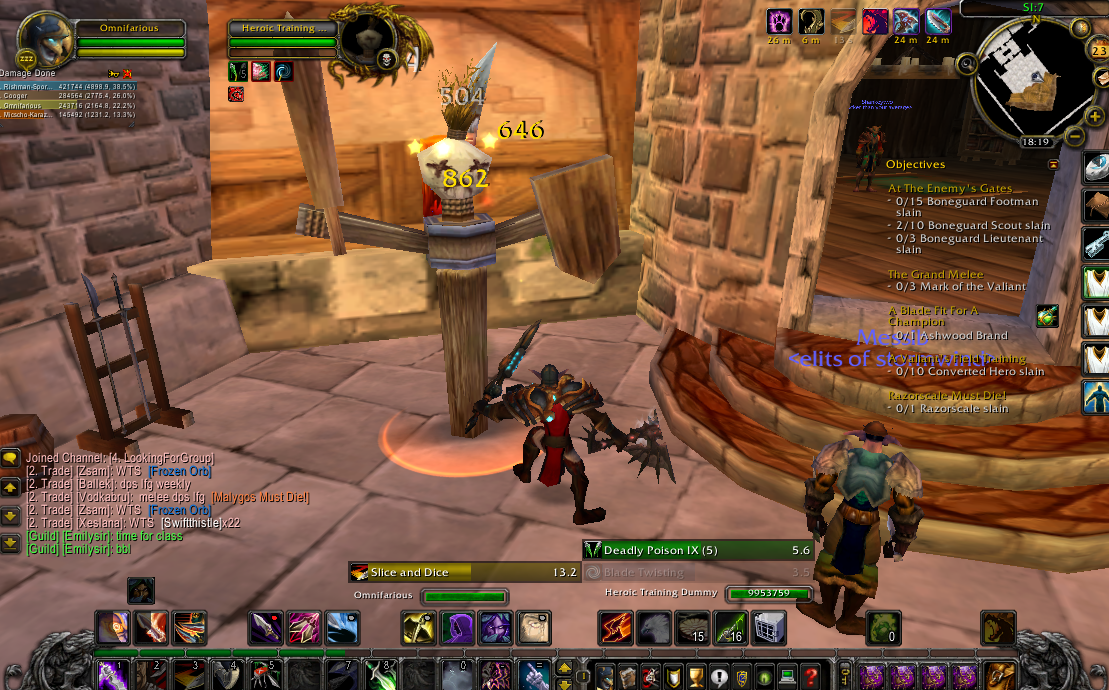Select The Grand Melee quest entry
Screen dimensions: 1109x690
(935, 274)
